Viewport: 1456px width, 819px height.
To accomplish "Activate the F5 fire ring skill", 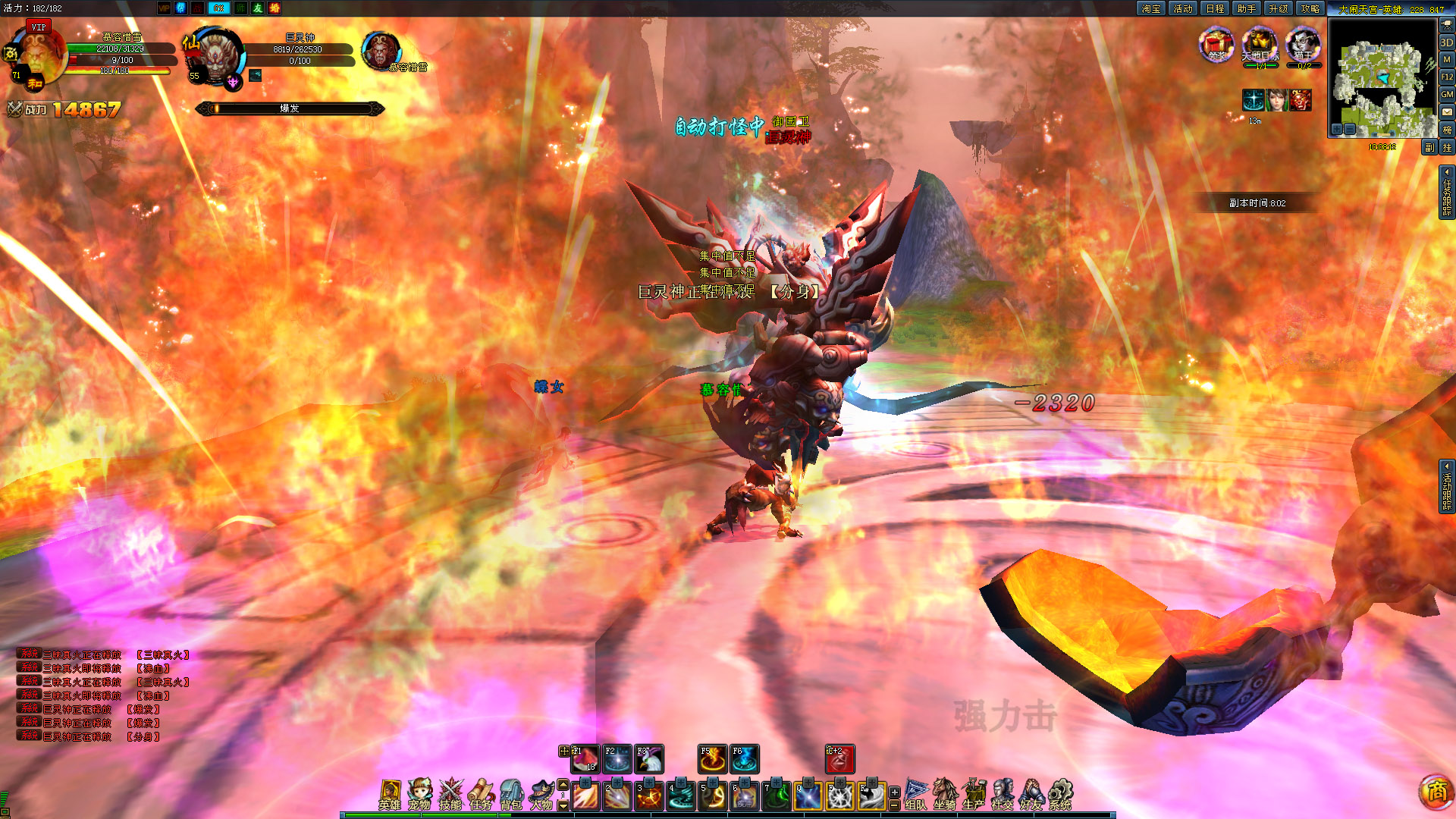I will click(712, 759).
